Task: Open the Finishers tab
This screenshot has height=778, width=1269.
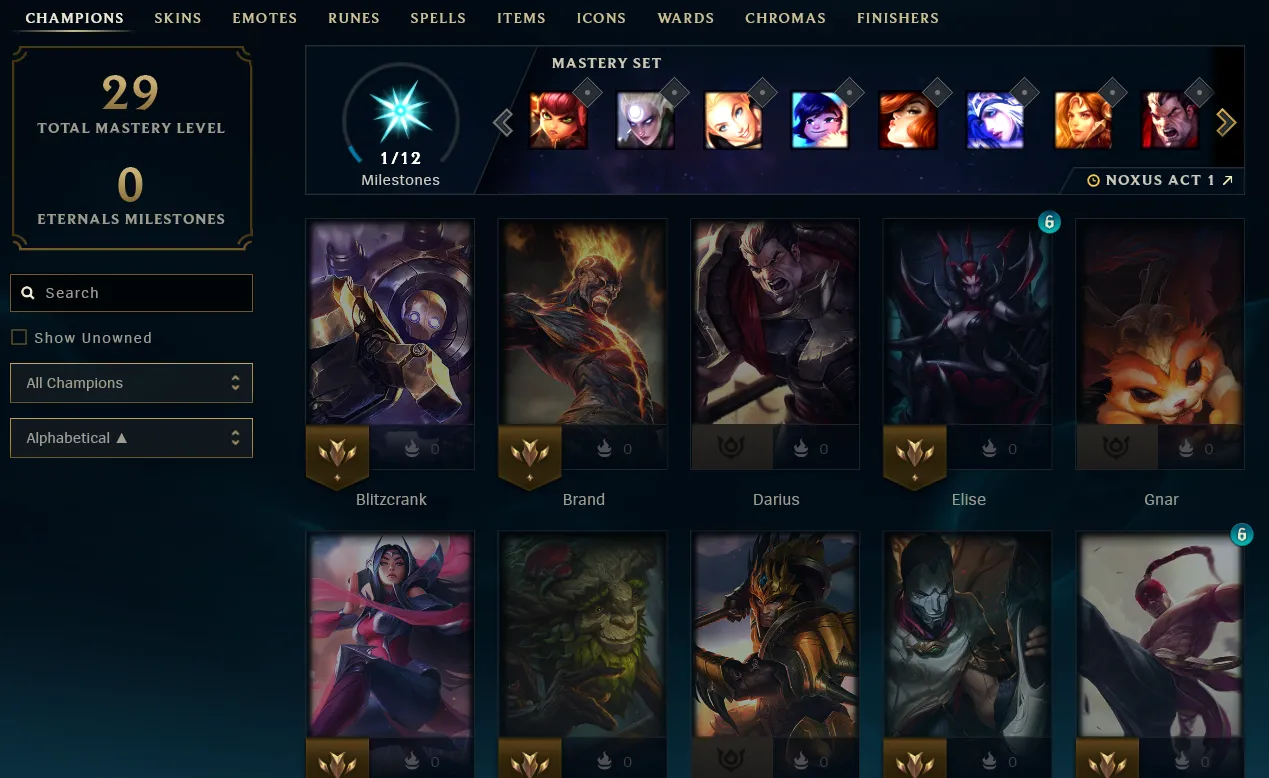Action: 897,18
